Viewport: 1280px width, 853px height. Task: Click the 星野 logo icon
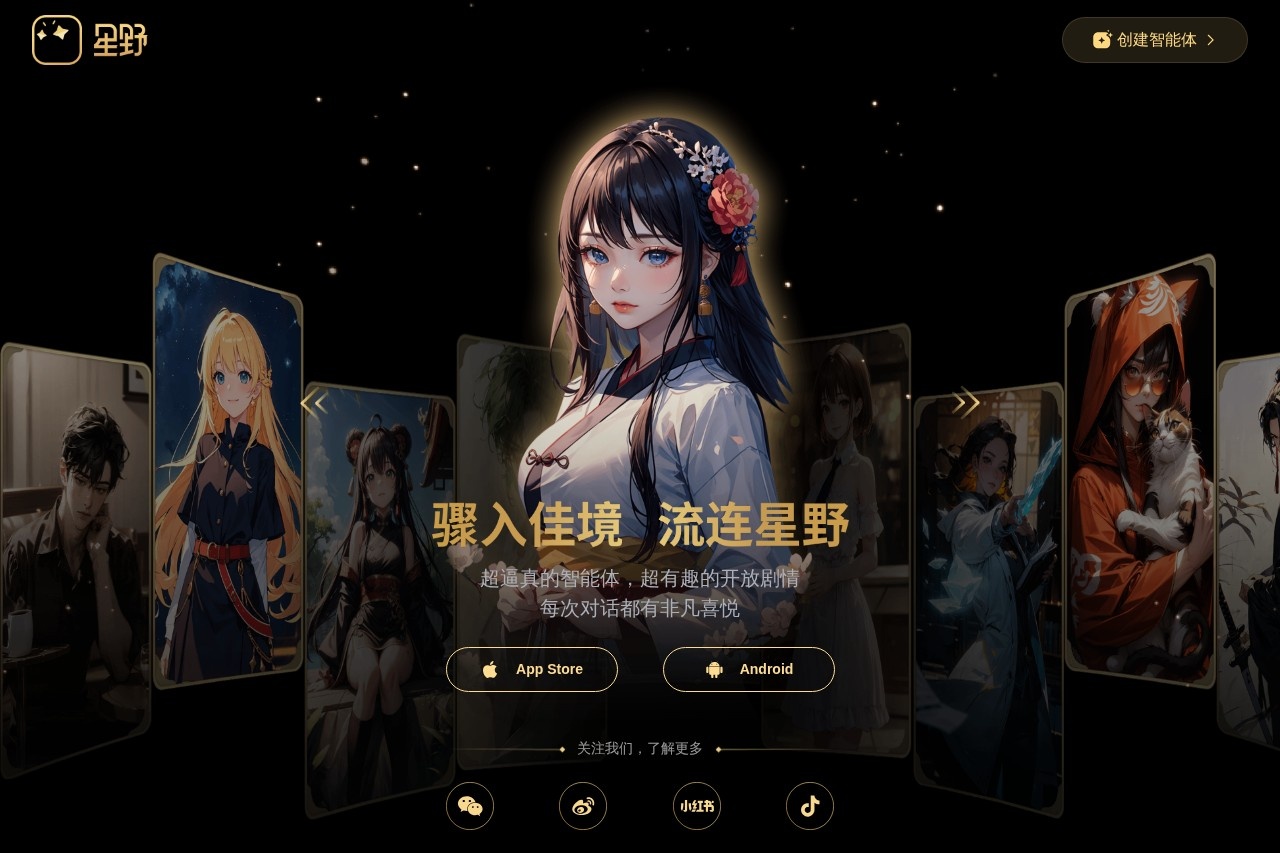point(57,40)
